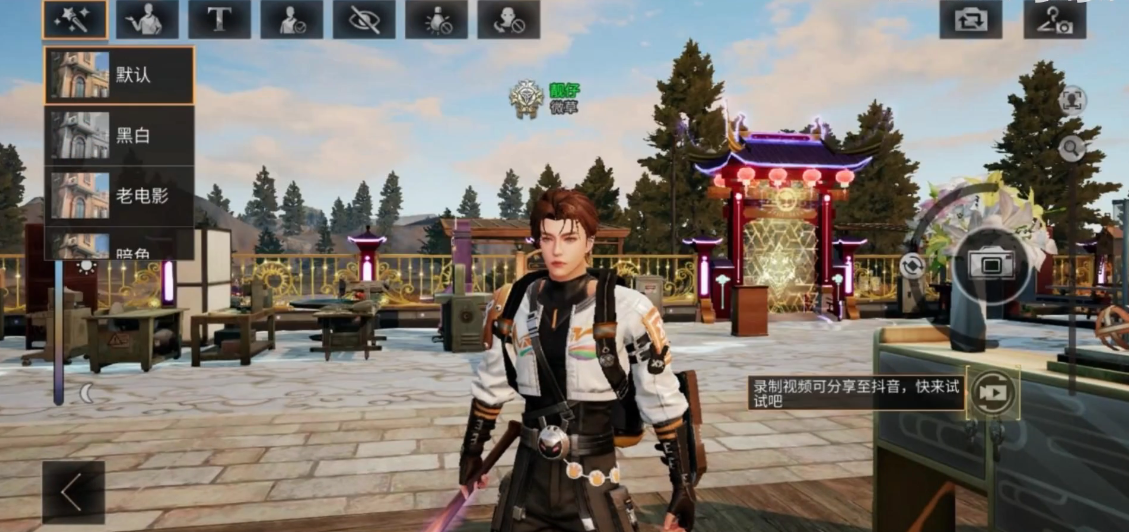
Task: Start video recording with the film button
Action: pos(992,392)
